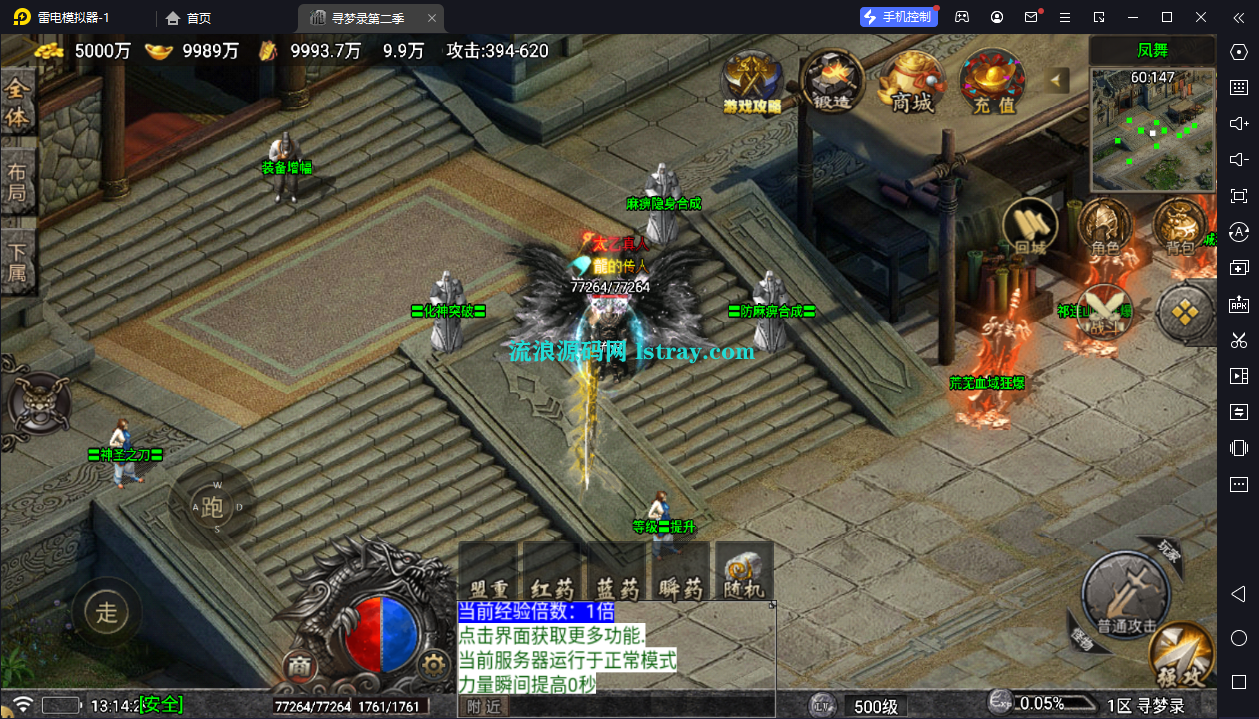Open the 游戏攻略 game guide icon
1259x719 pixels.
pos(752,82)
